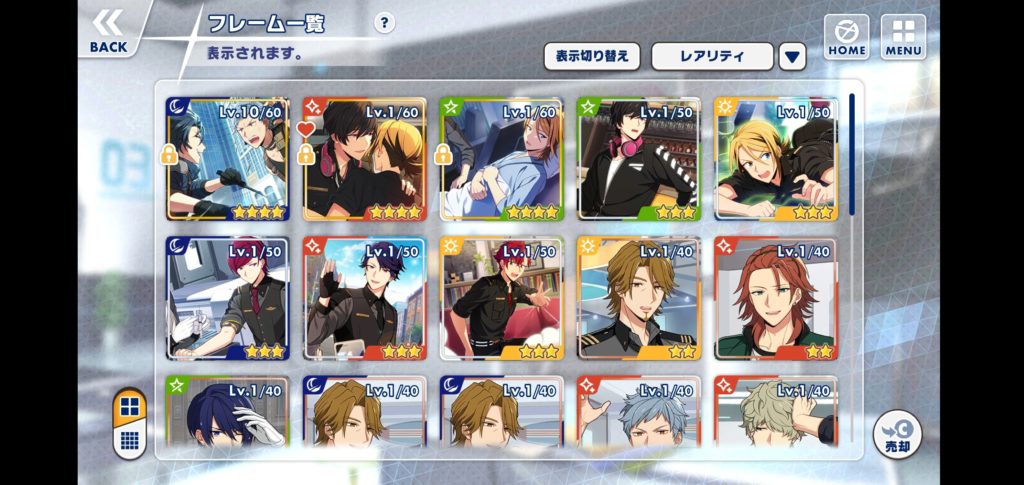The image size is (1024, 485).
Task: Open the レアリティ sort dropdown
Action: pos(712,56)
